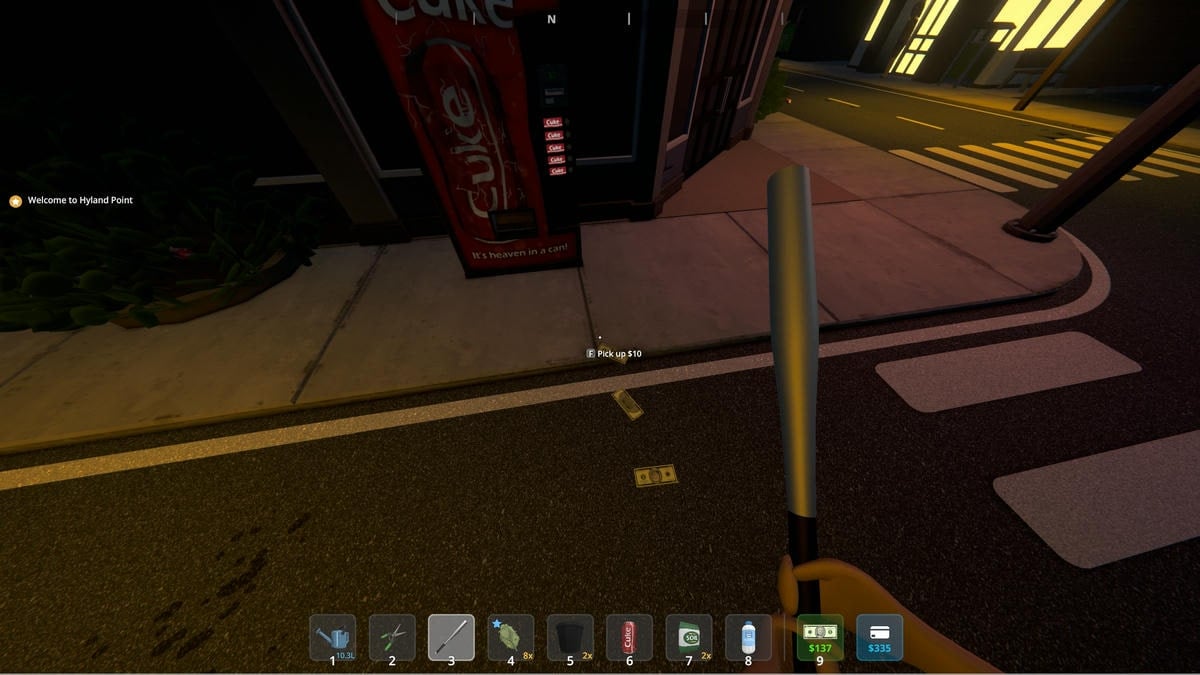
Task: Open the $335 bank card balance
Action: tap(879, 637)
